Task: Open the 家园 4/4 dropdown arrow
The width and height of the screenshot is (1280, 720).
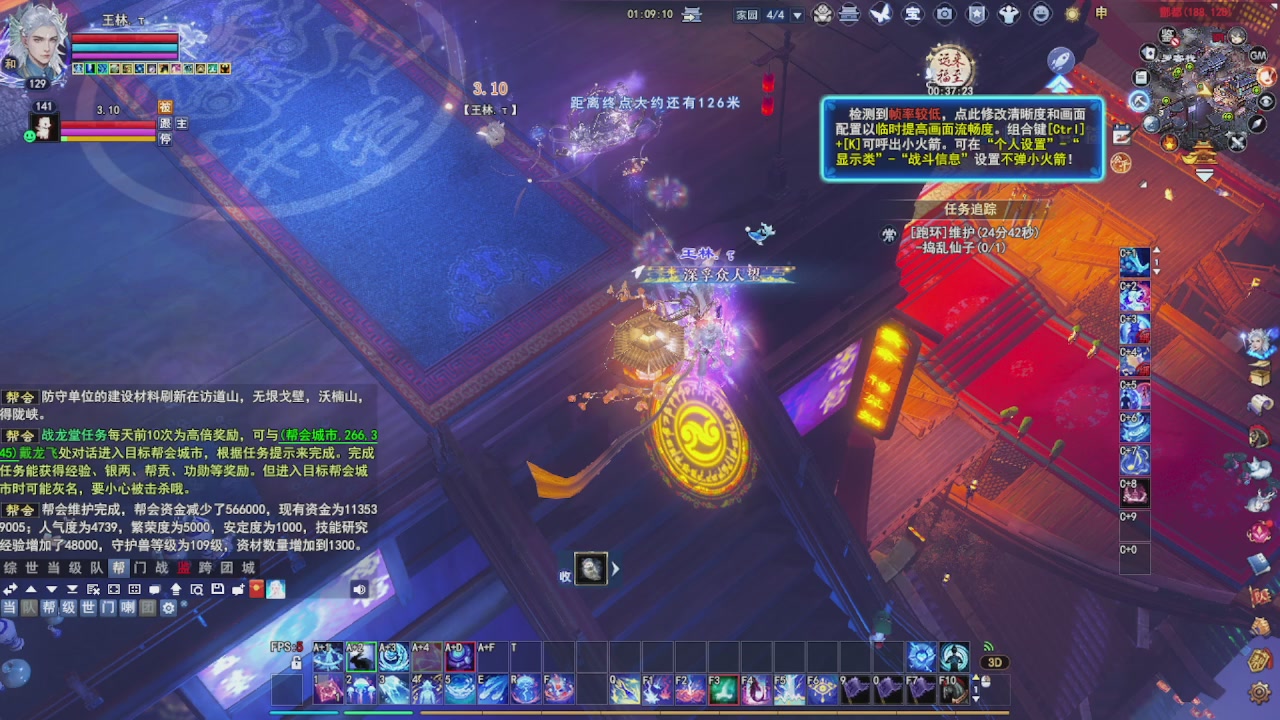Action: tap(795, 15)
